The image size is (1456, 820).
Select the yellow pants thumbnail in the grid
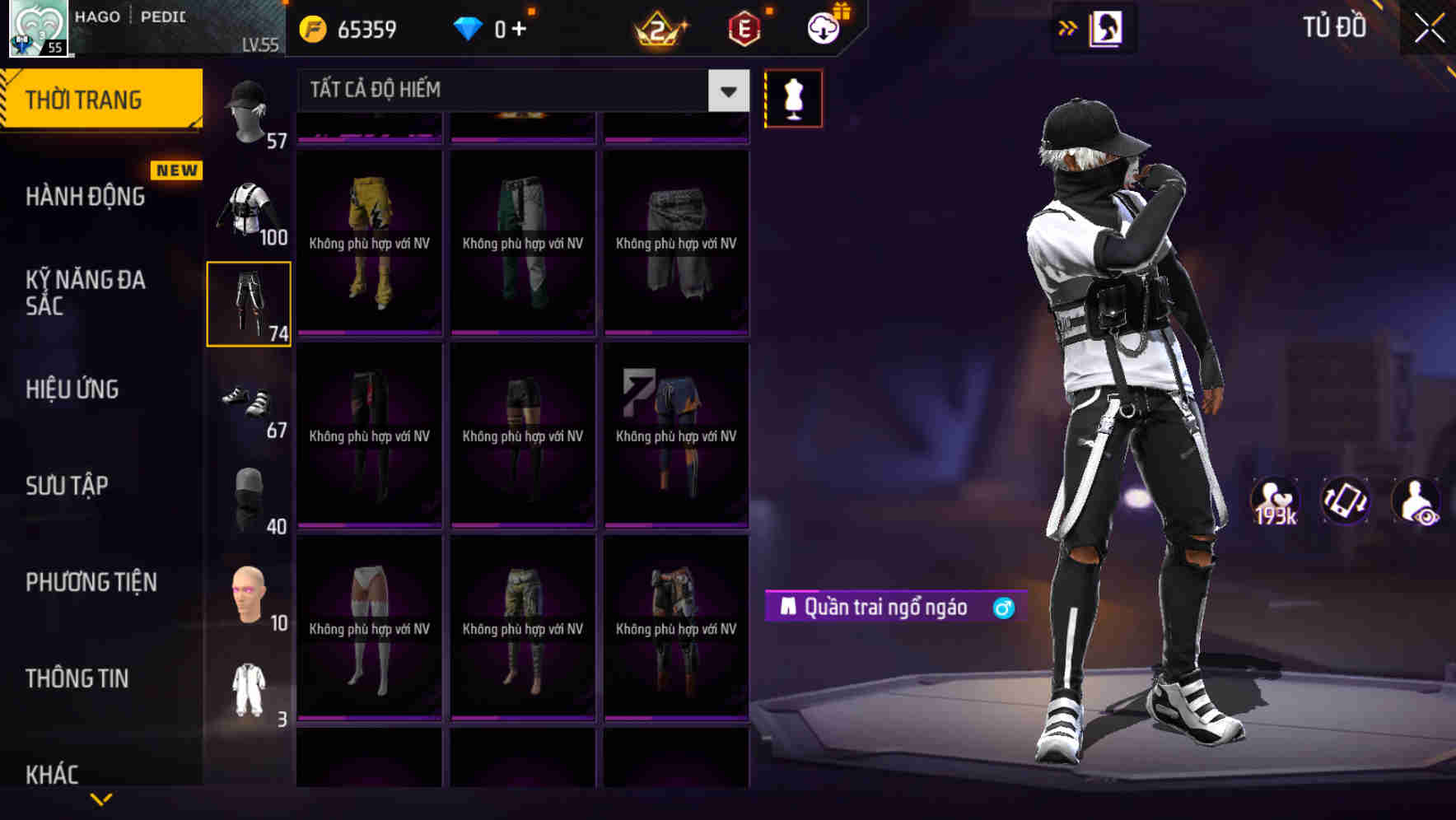click(369, 244)
